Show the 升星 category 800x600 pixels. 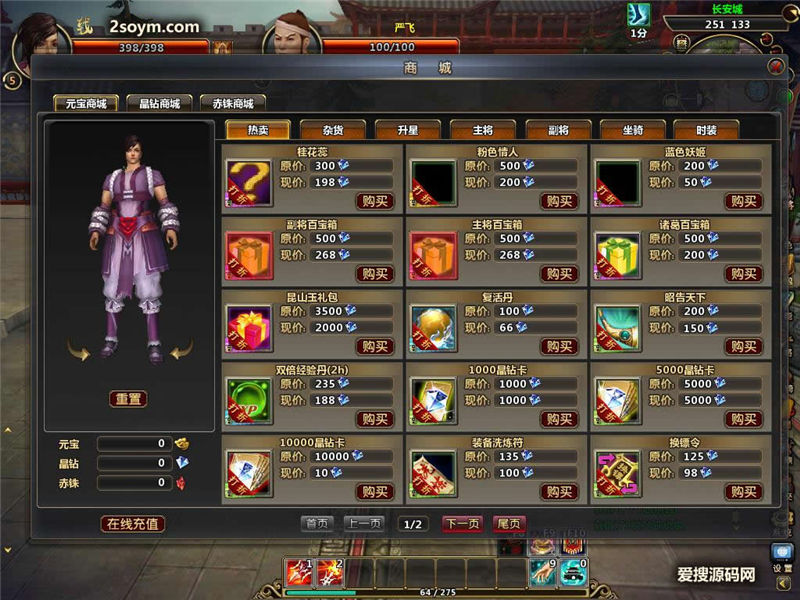tap(408, 130)
